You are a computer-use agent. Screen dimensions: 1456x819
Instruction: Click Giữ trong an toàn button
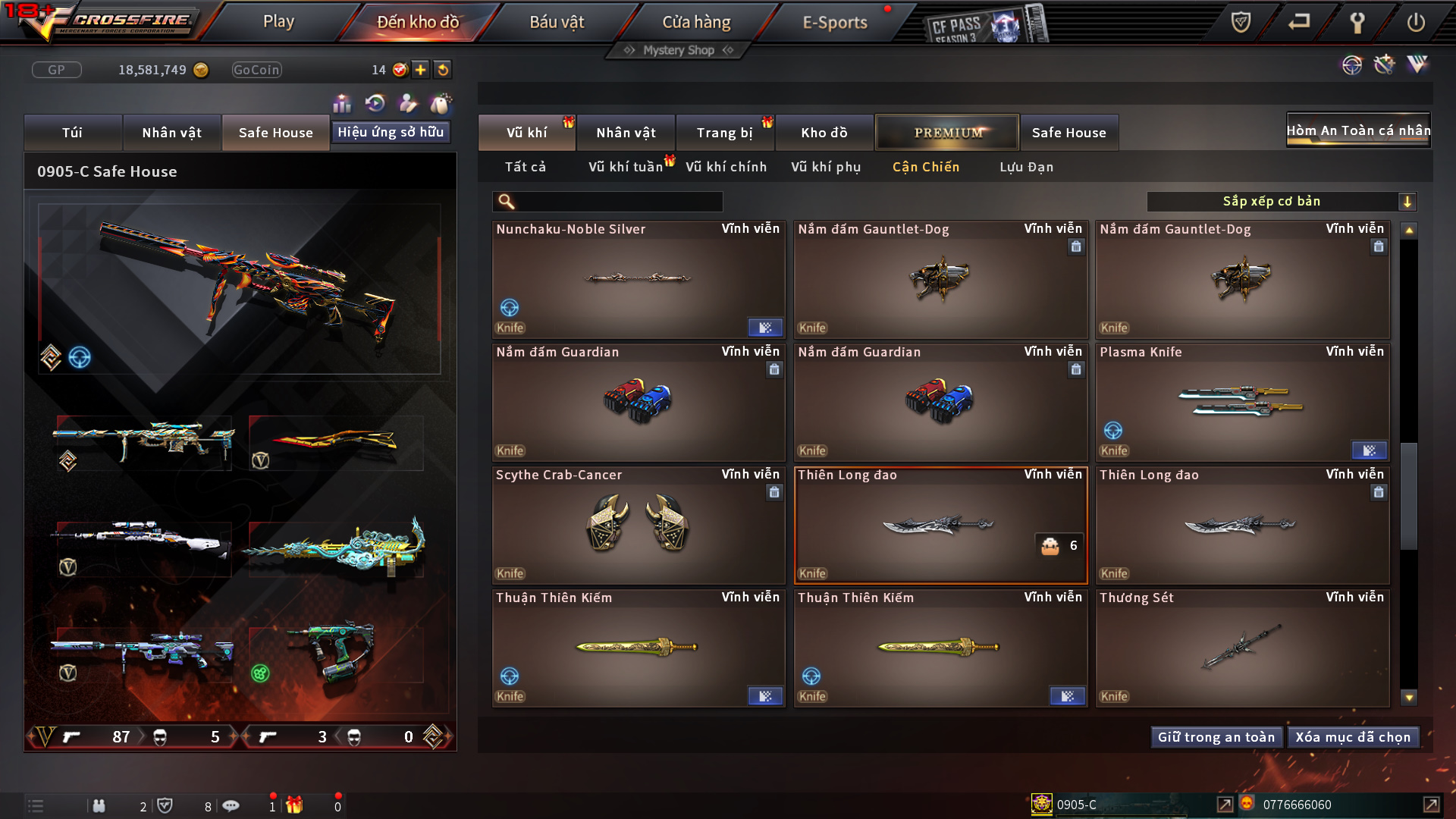coord(1216,737)
